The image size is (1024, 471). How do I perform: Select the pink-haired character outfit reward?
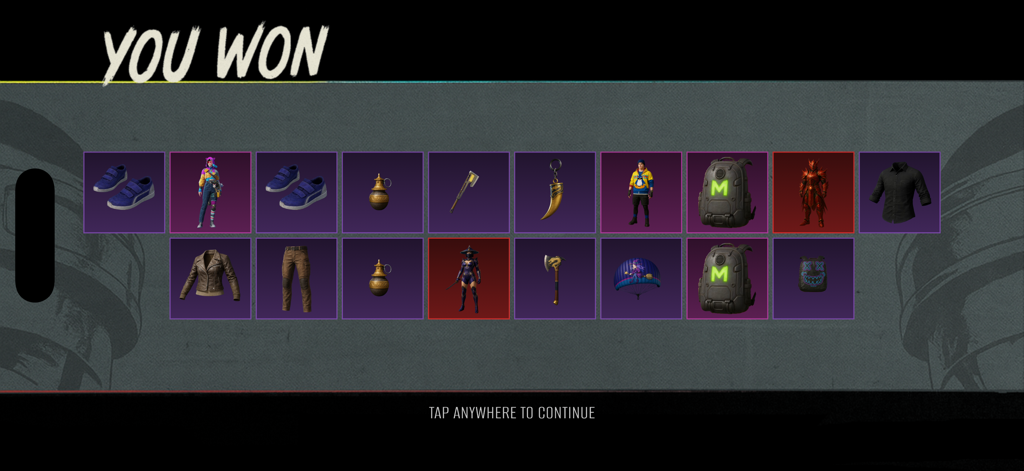point(210,193)
